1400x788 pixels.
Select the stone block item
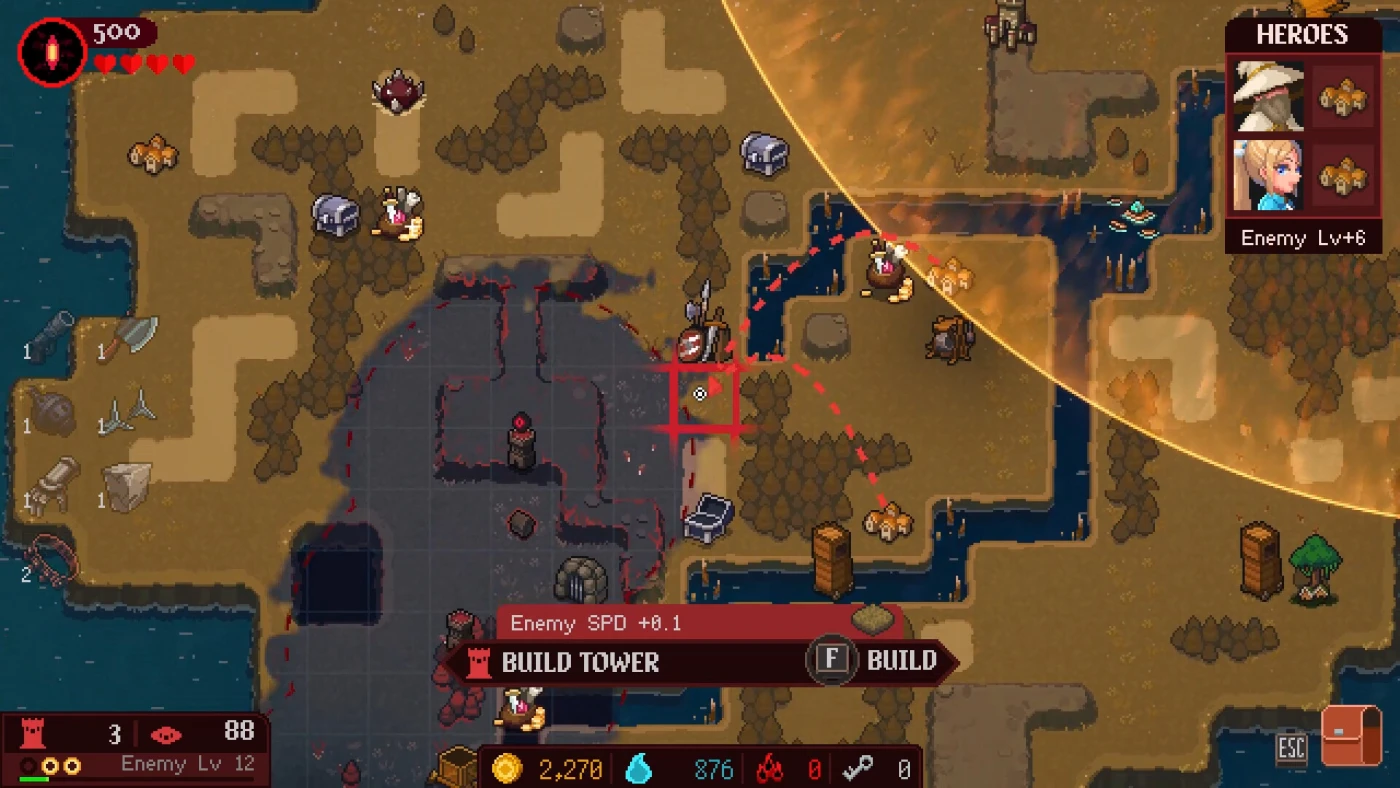130,486
